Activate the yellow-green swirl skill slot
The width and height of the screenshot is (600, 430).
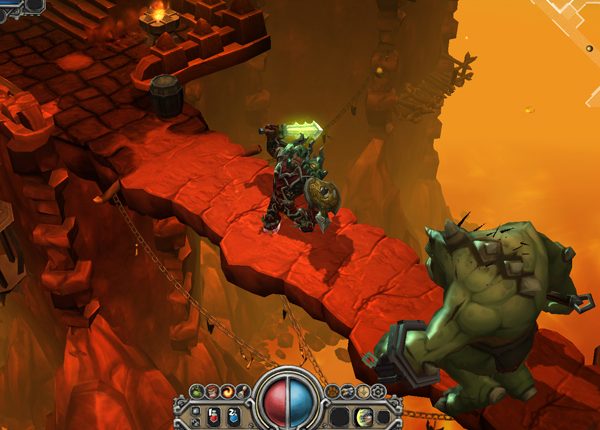point(363,416)
